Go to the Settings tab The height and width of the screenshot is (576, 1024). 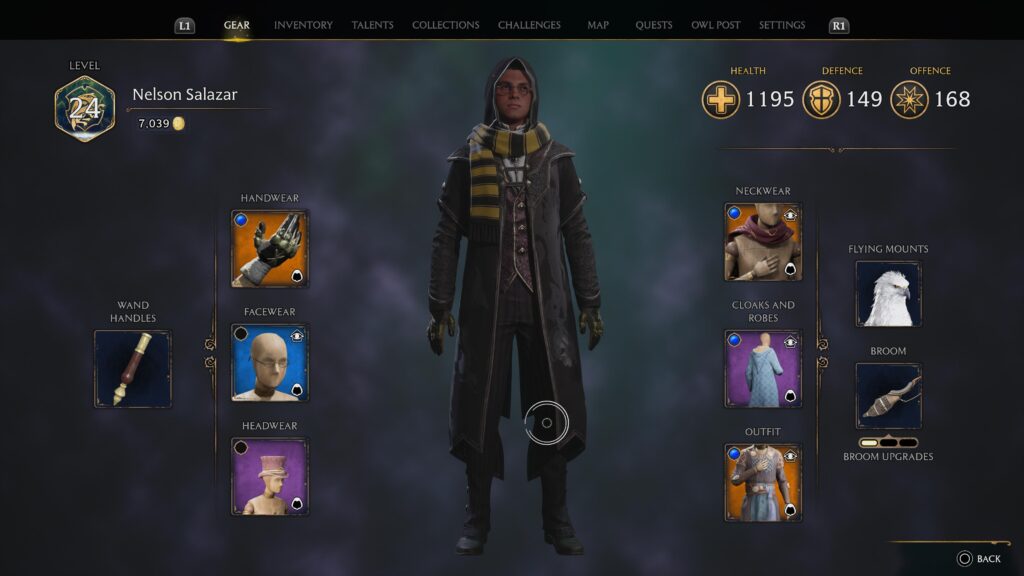pyautogui.click(x=781, y=25)
